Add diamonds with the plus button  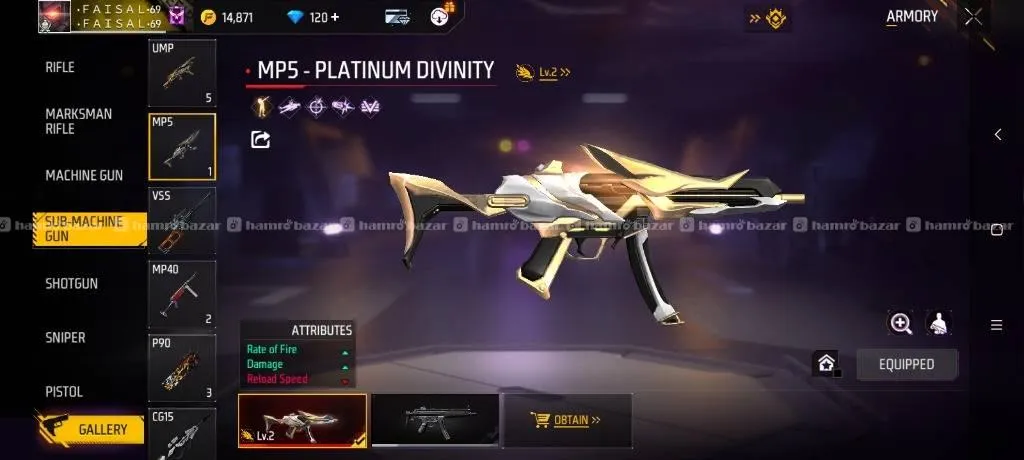(x=334, y=17)
